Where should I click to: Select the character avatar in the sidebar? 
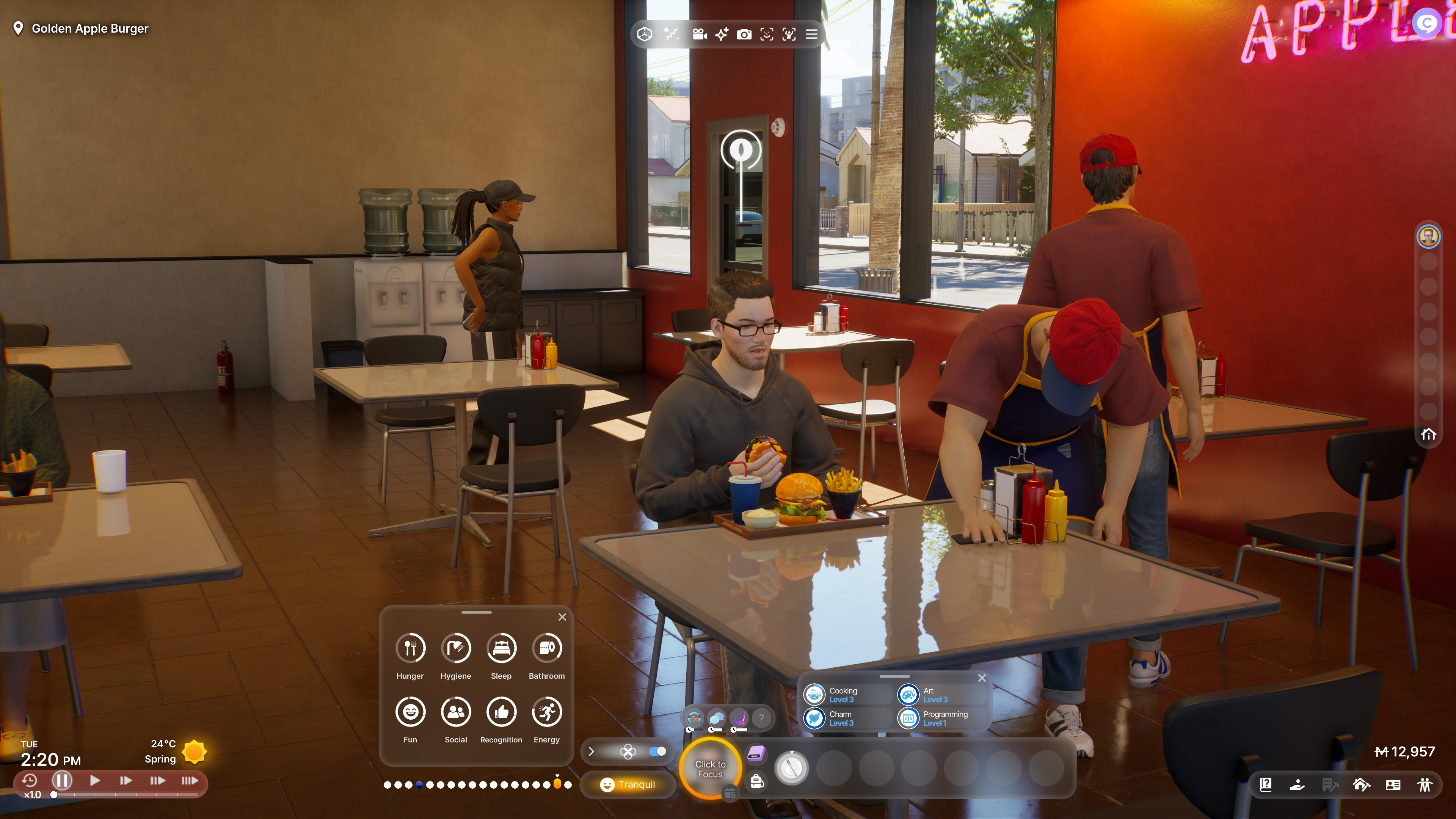(x=1428, y=236)
